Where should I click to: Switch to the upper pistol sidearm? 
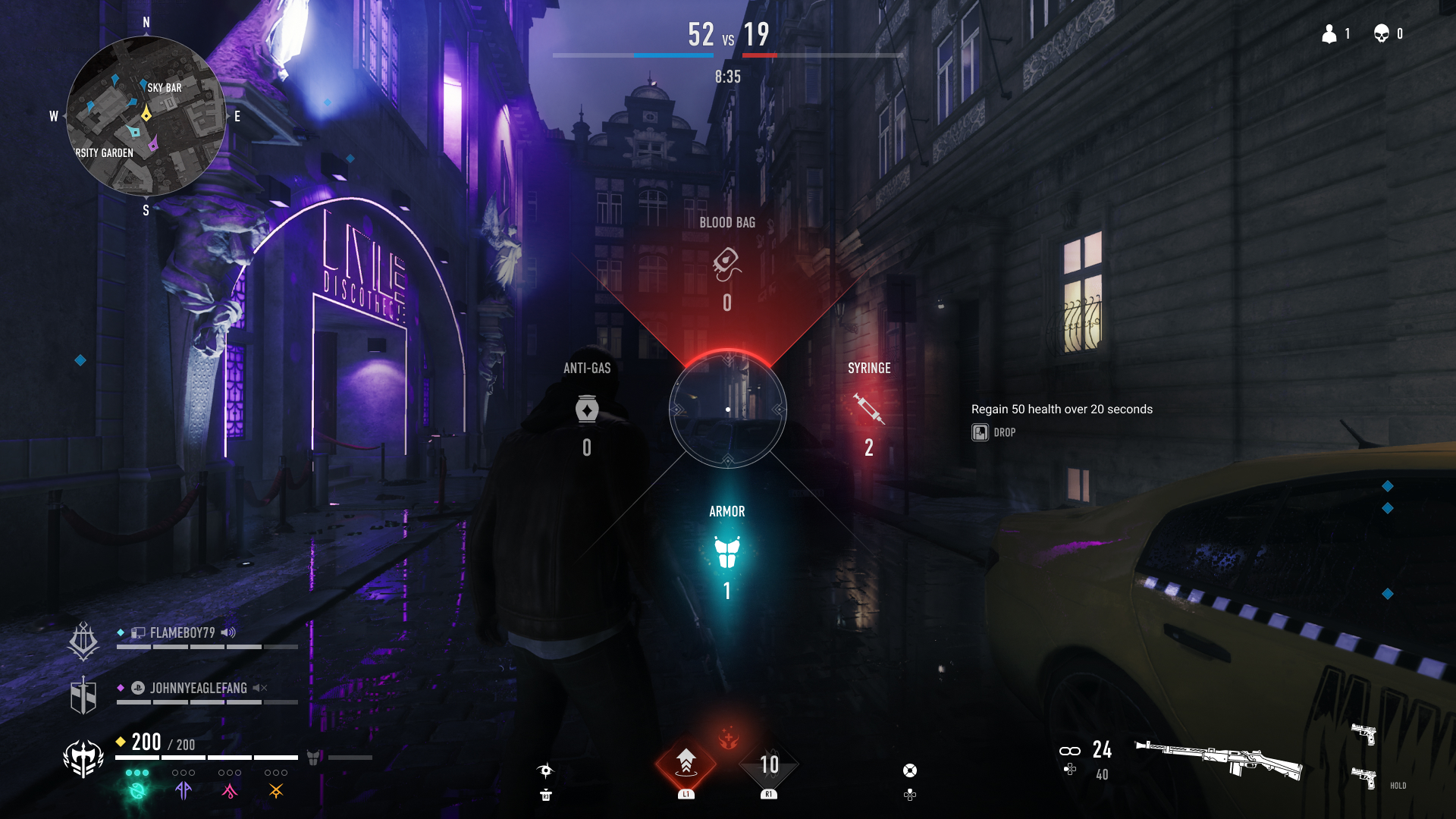click(x=1363, y=733)
